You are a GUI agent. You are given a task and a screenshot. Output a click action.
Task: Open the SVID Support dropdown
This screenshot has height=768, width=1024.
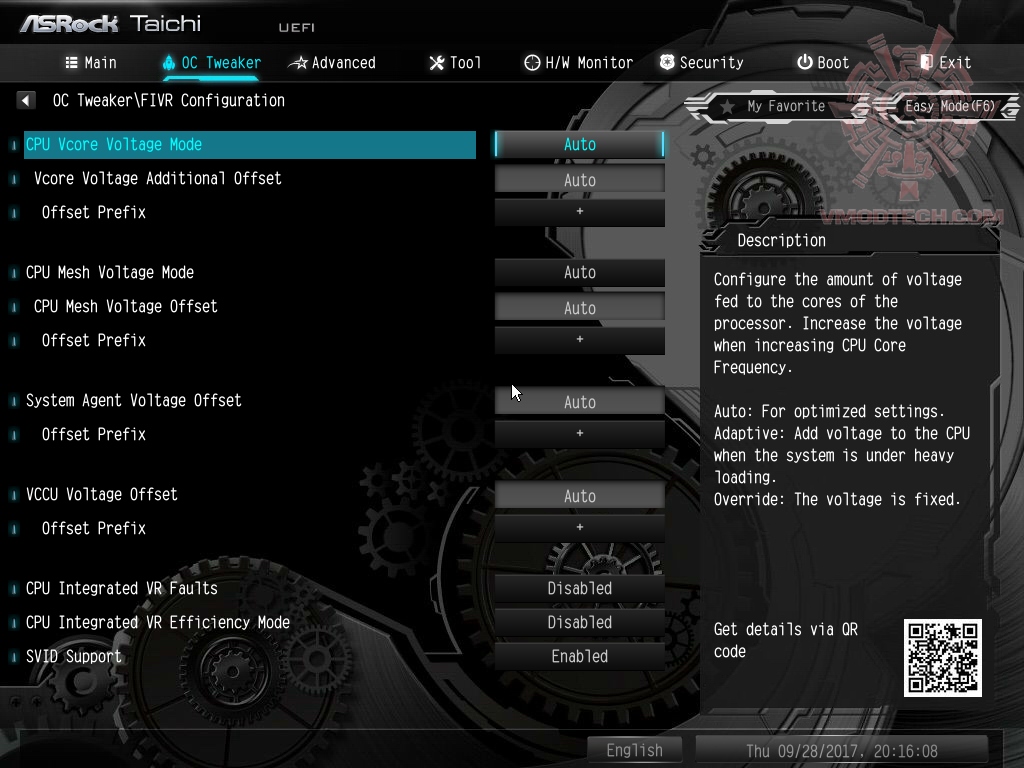[579, 656]
